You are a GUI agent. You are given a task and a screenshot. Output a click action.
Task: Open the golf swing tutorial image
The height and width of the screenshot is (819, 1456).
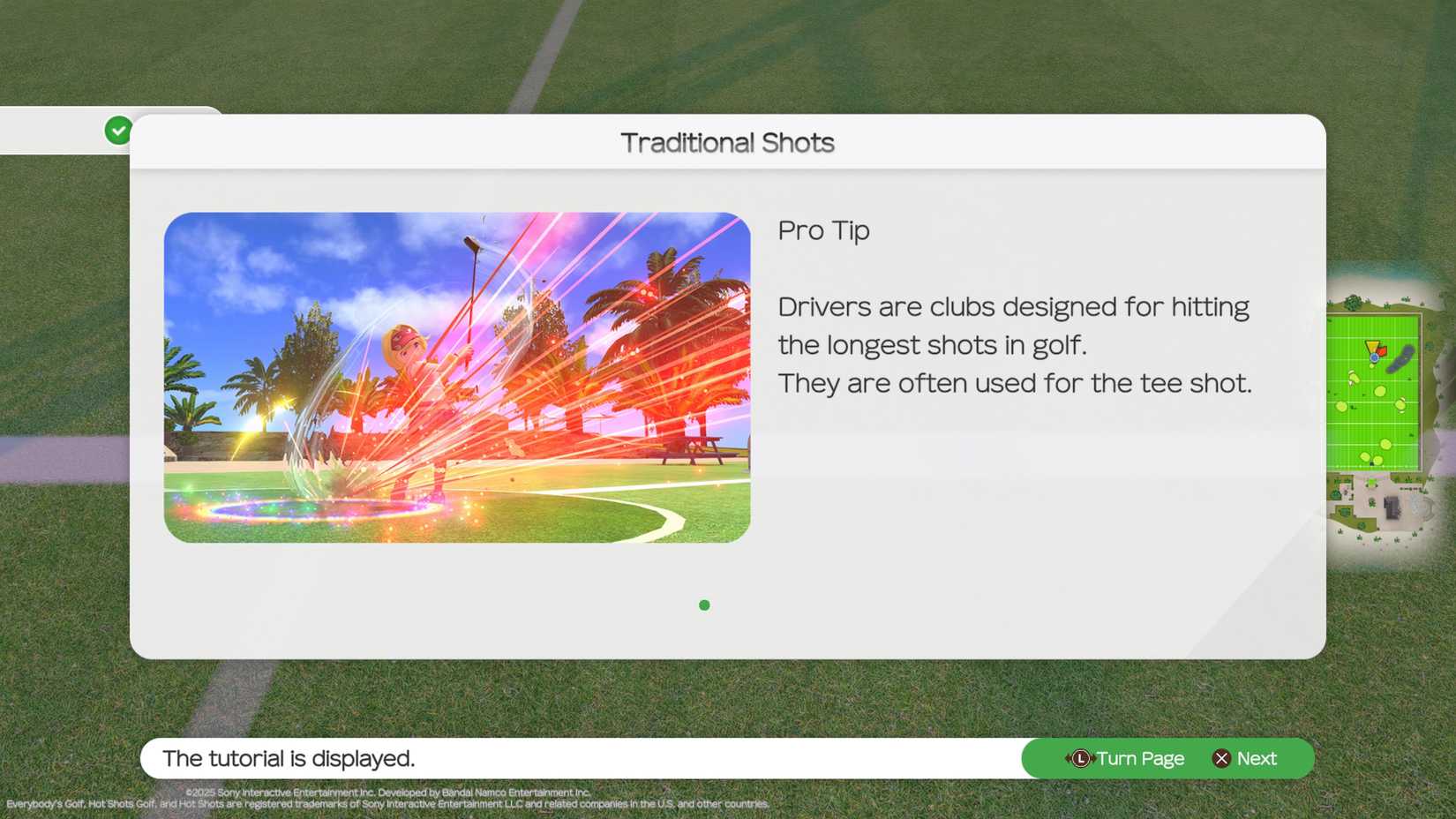coord(457,375)
